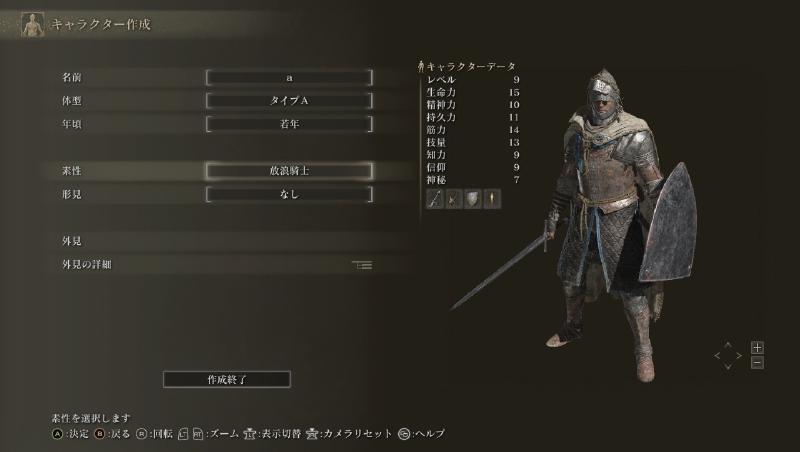
Task: Zoom out with the minus button
Action: [x=757, y=362]
